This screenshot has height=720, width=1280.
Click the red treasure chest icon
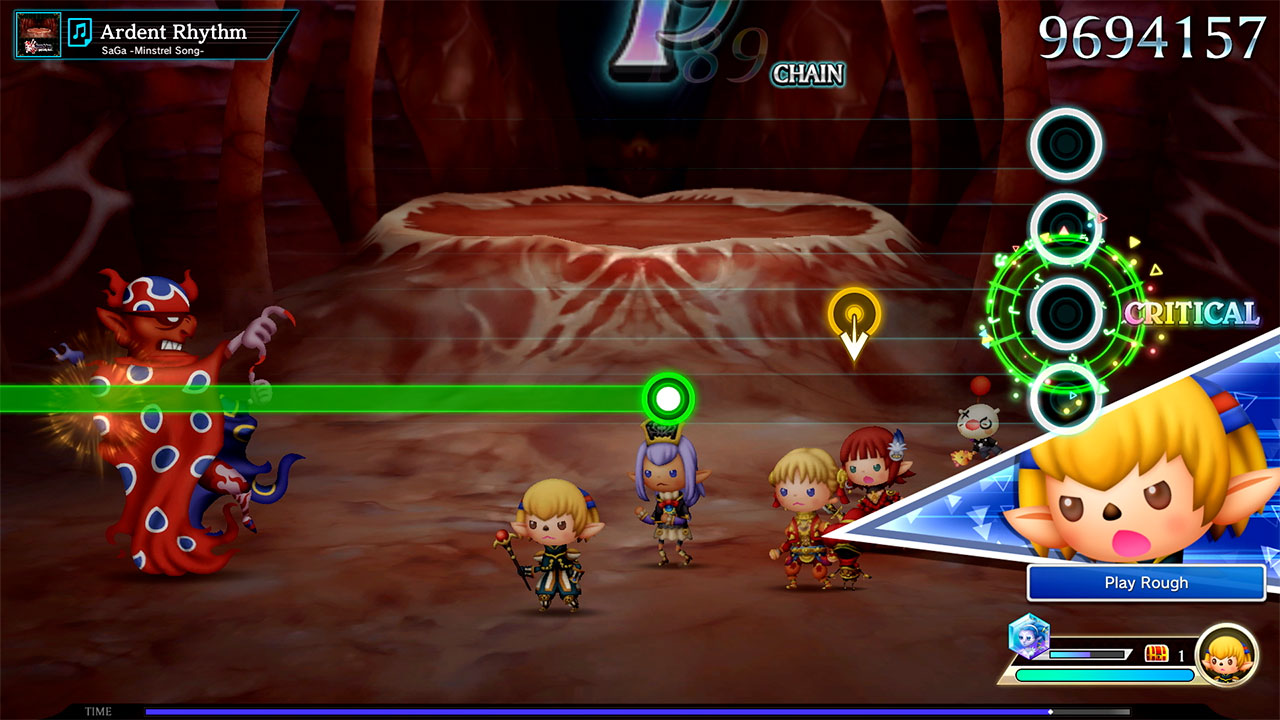coord(1156,654)
